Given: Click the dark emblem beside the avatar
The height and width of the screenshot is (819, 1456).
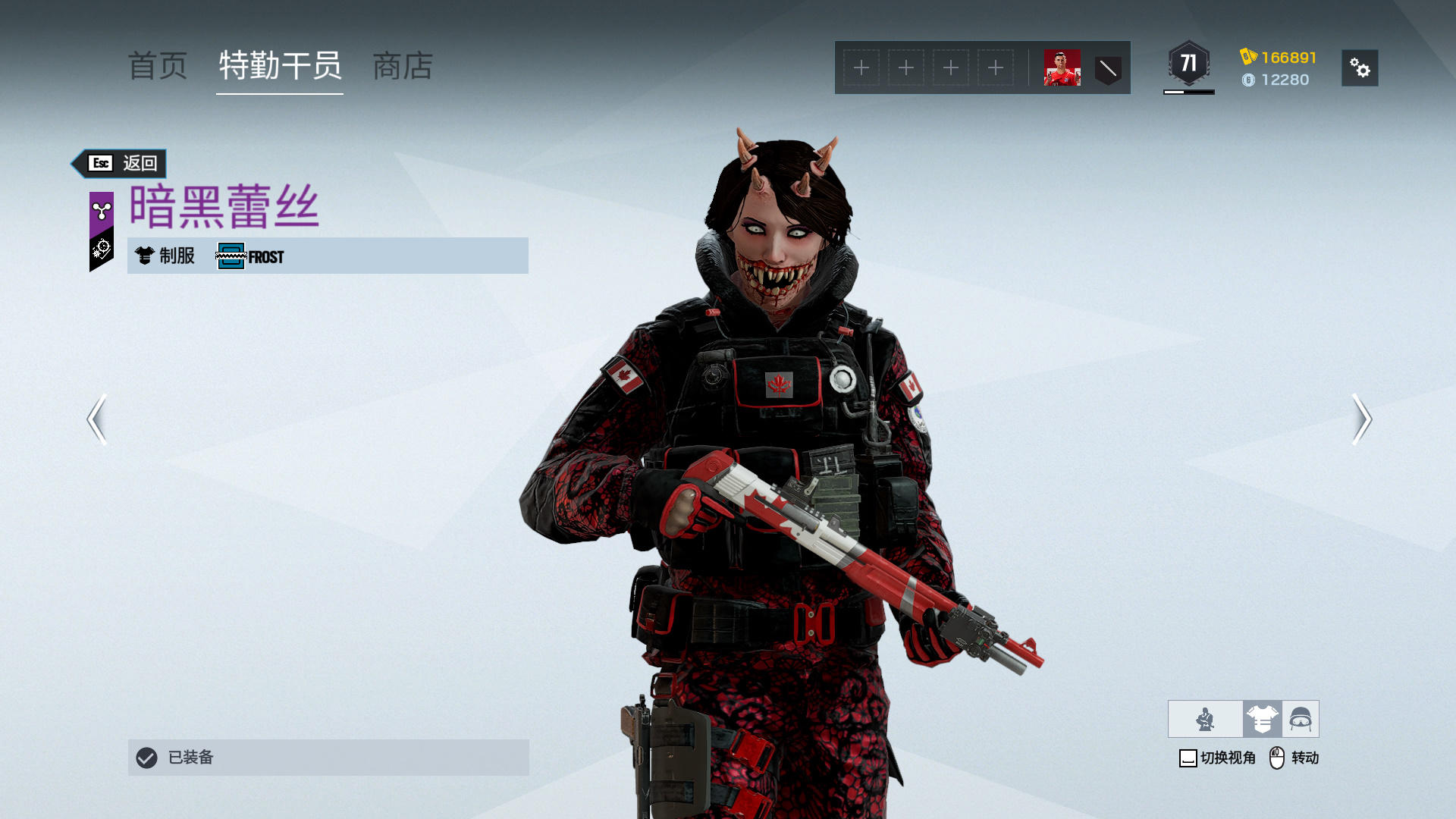Looking at the screenshot, I should pos(1108,69).
